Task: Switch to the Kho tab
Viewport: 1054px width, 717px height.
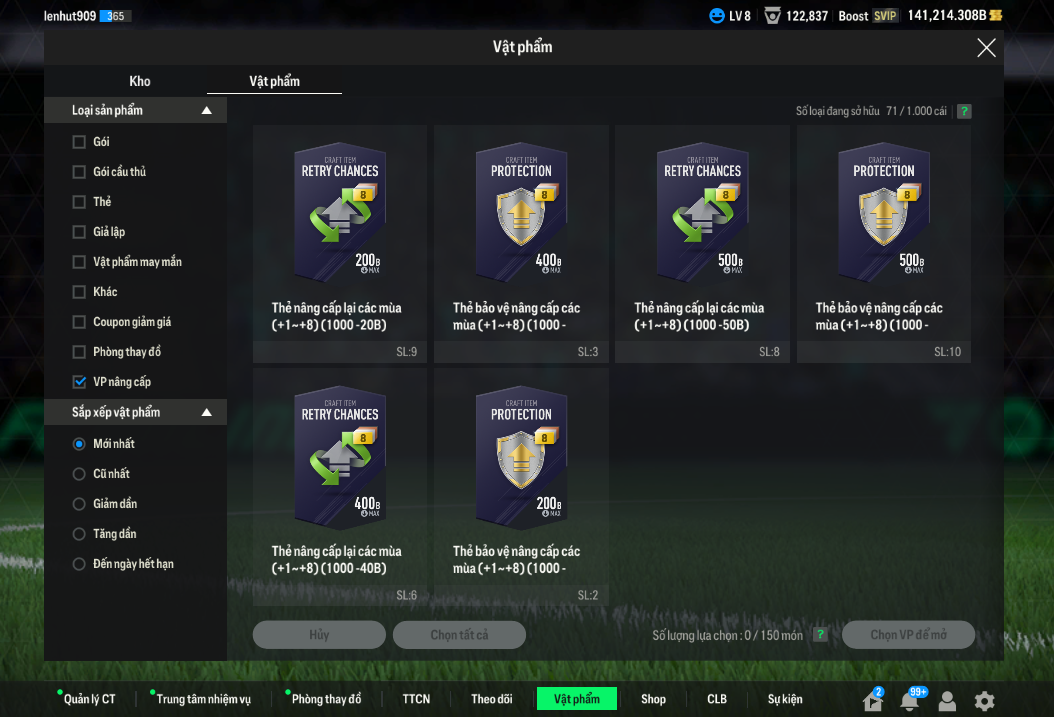Action: point(140,81)
